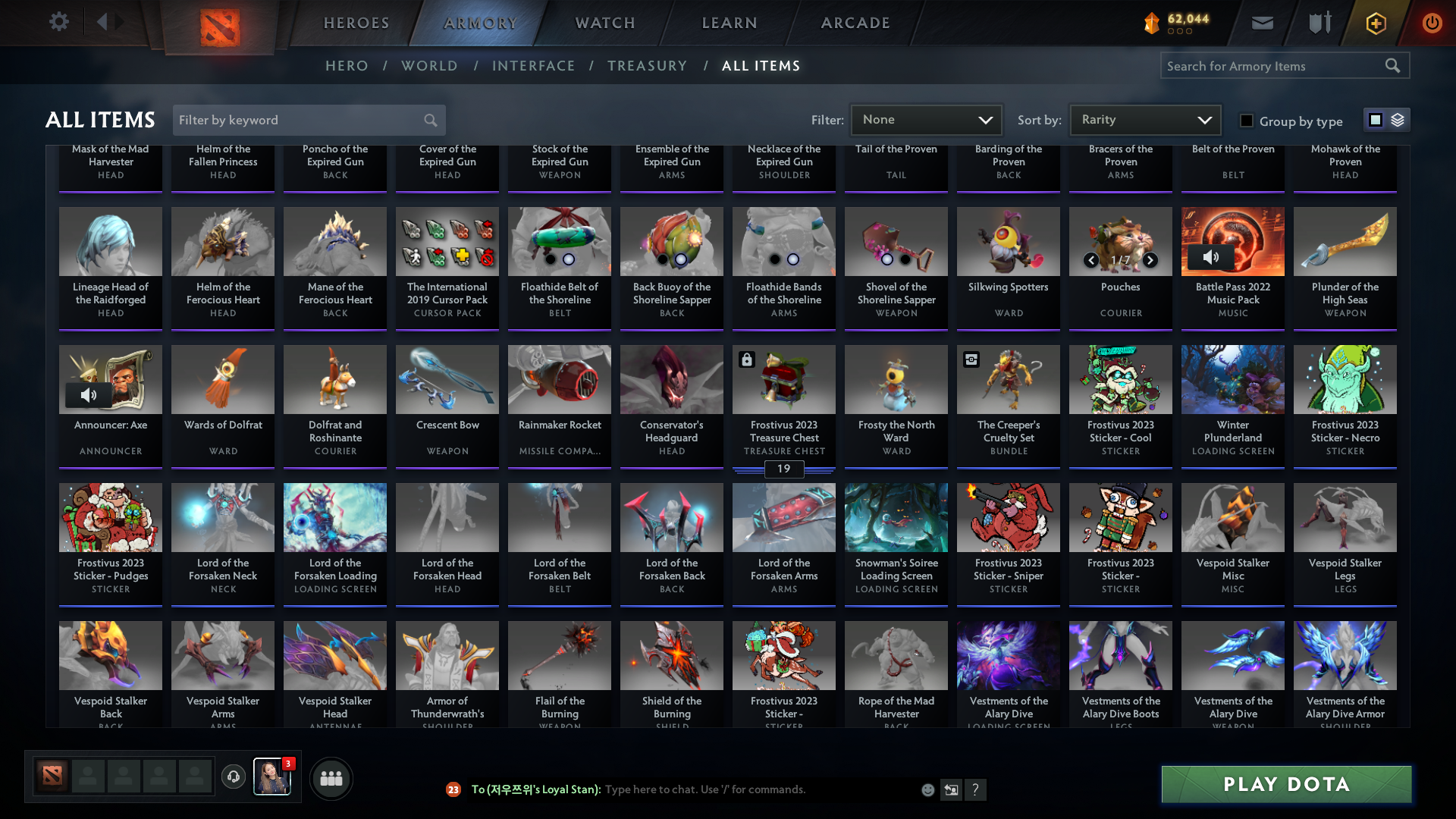
Task: Open the Dota 2 settings gear icon
Action: click(59, 22)
